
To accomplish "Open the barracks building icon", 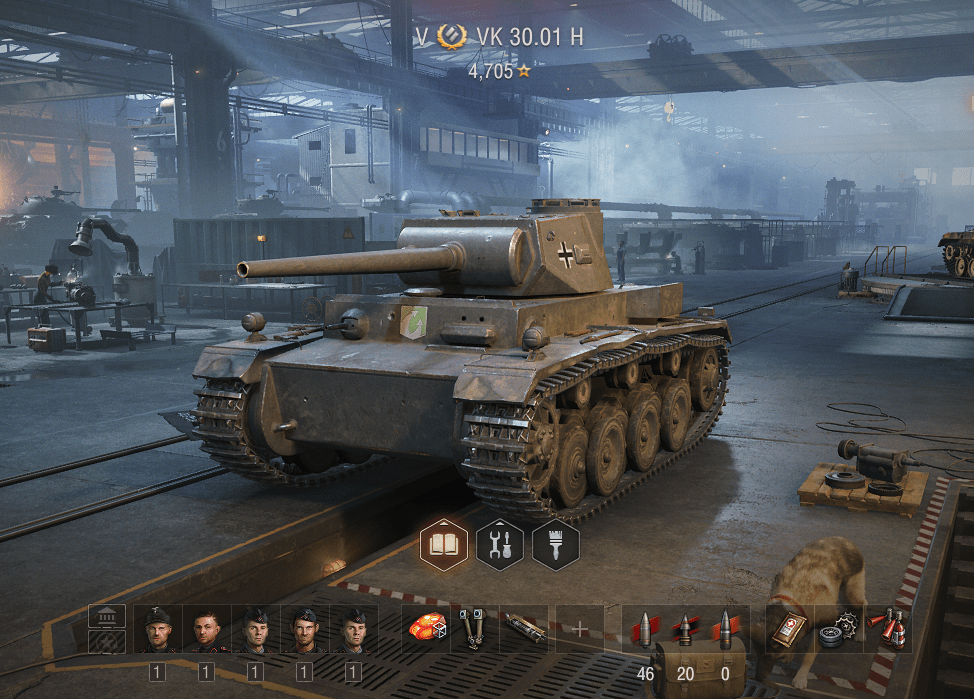I will coord(107,617).
